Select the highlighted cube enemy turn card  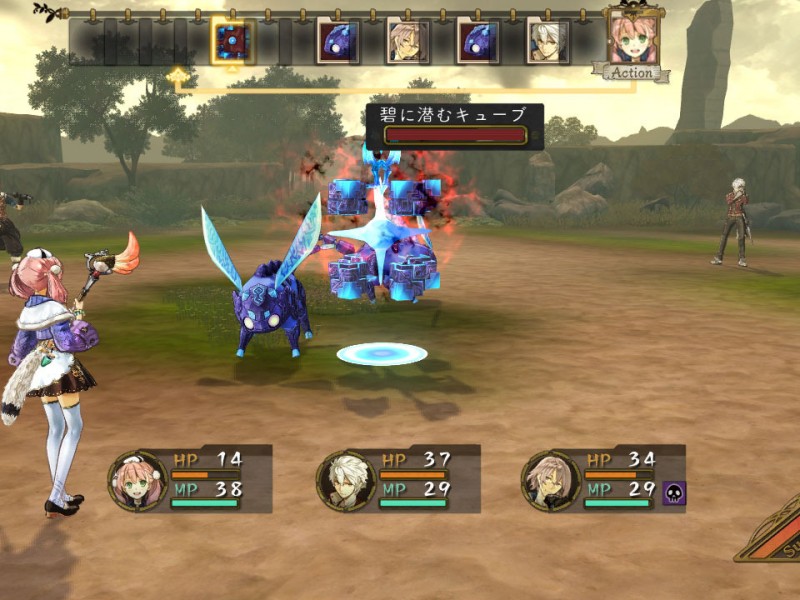[233, 41]
